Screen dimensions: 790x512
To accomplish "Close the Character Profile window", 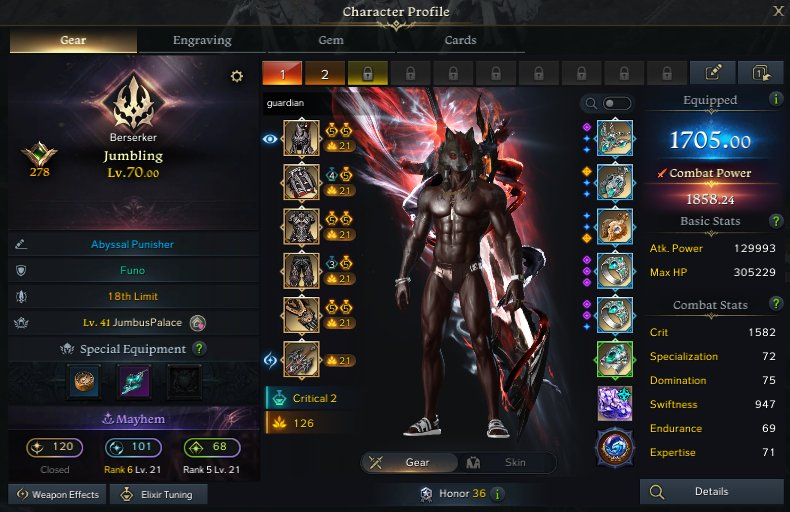I will (x=778, y=11).
